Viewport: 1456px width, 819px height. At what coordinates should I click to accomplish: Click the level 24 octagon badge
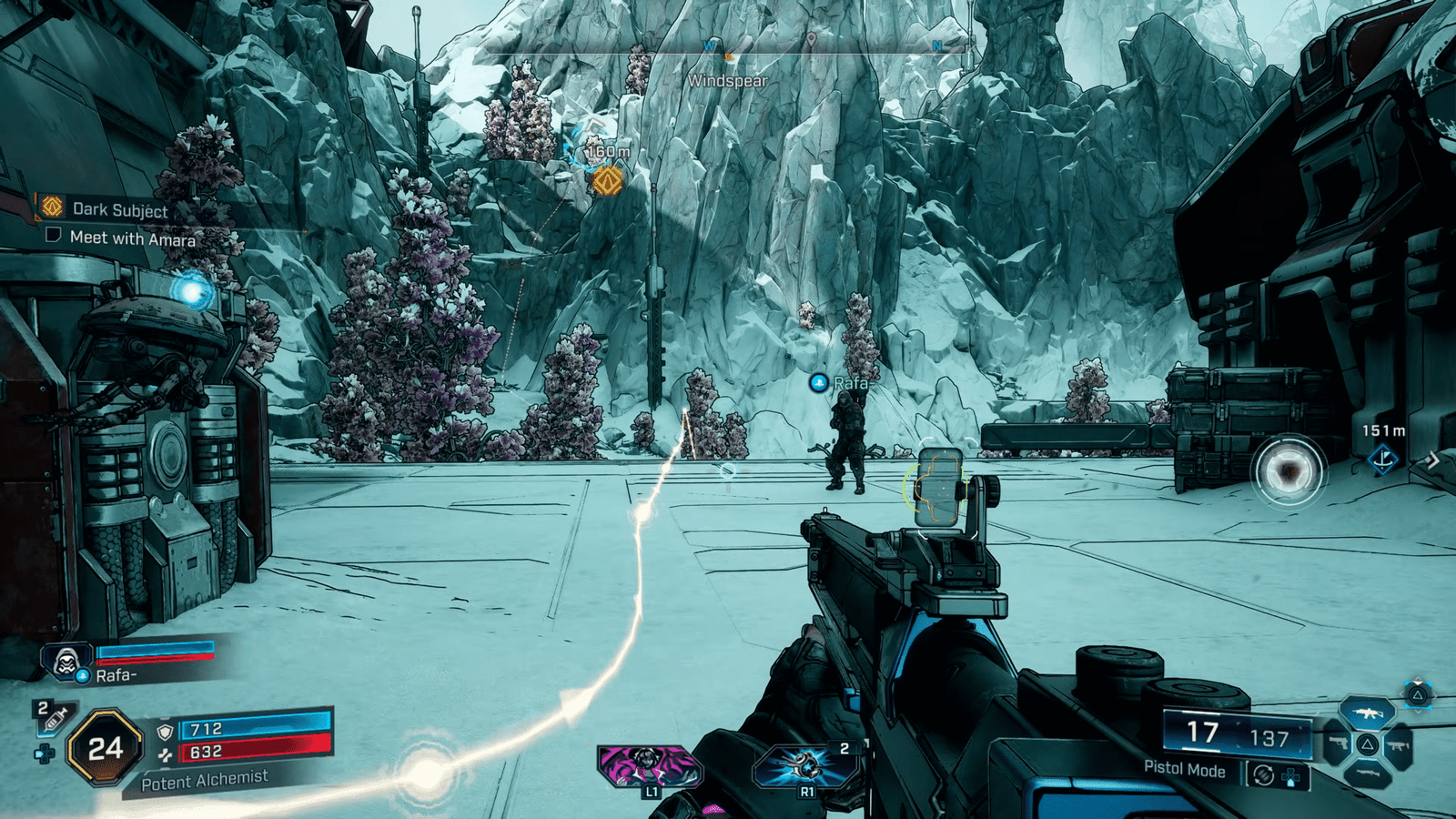106,748
